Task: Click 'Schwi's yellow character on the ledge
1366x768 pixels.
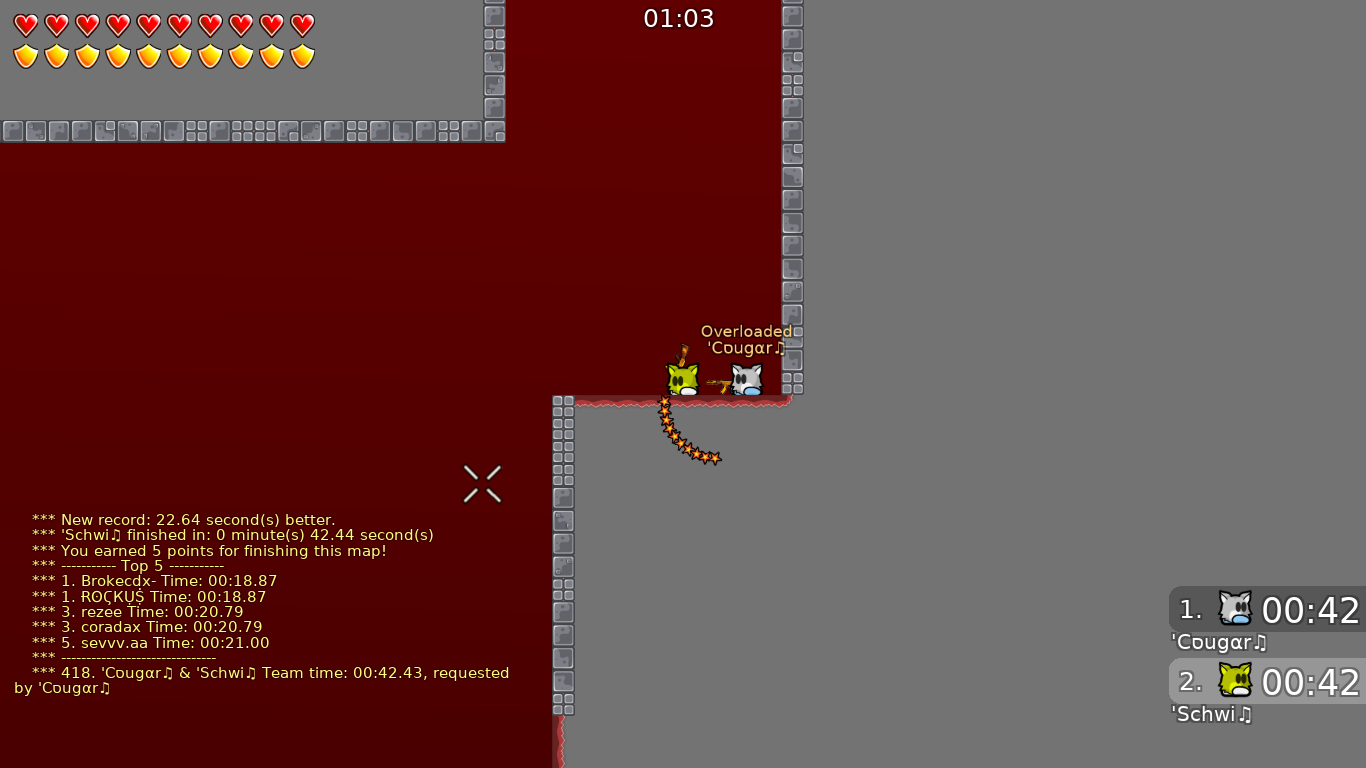Action: pyautogui.click(x=682, y=379)
